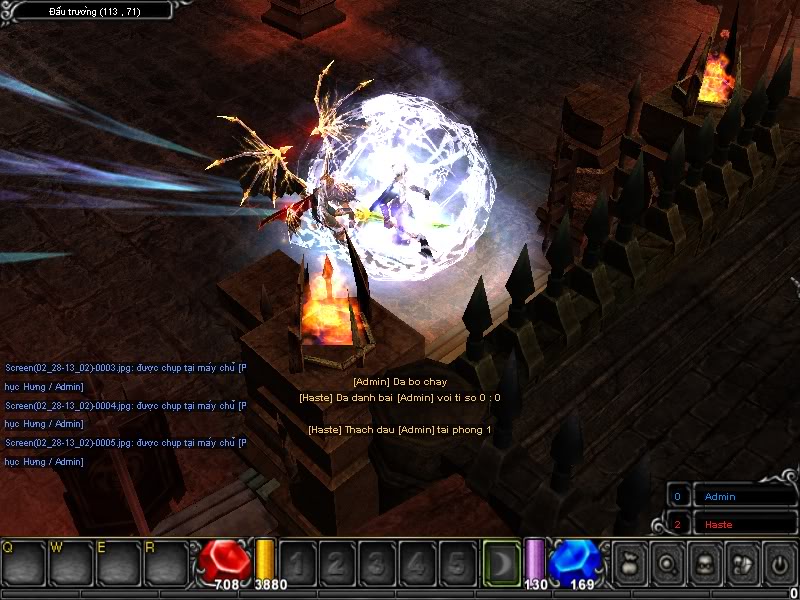Open the character helmet icon
This screenshot has height=600, width=800.
pyautogui.click(x=704, y=562)
